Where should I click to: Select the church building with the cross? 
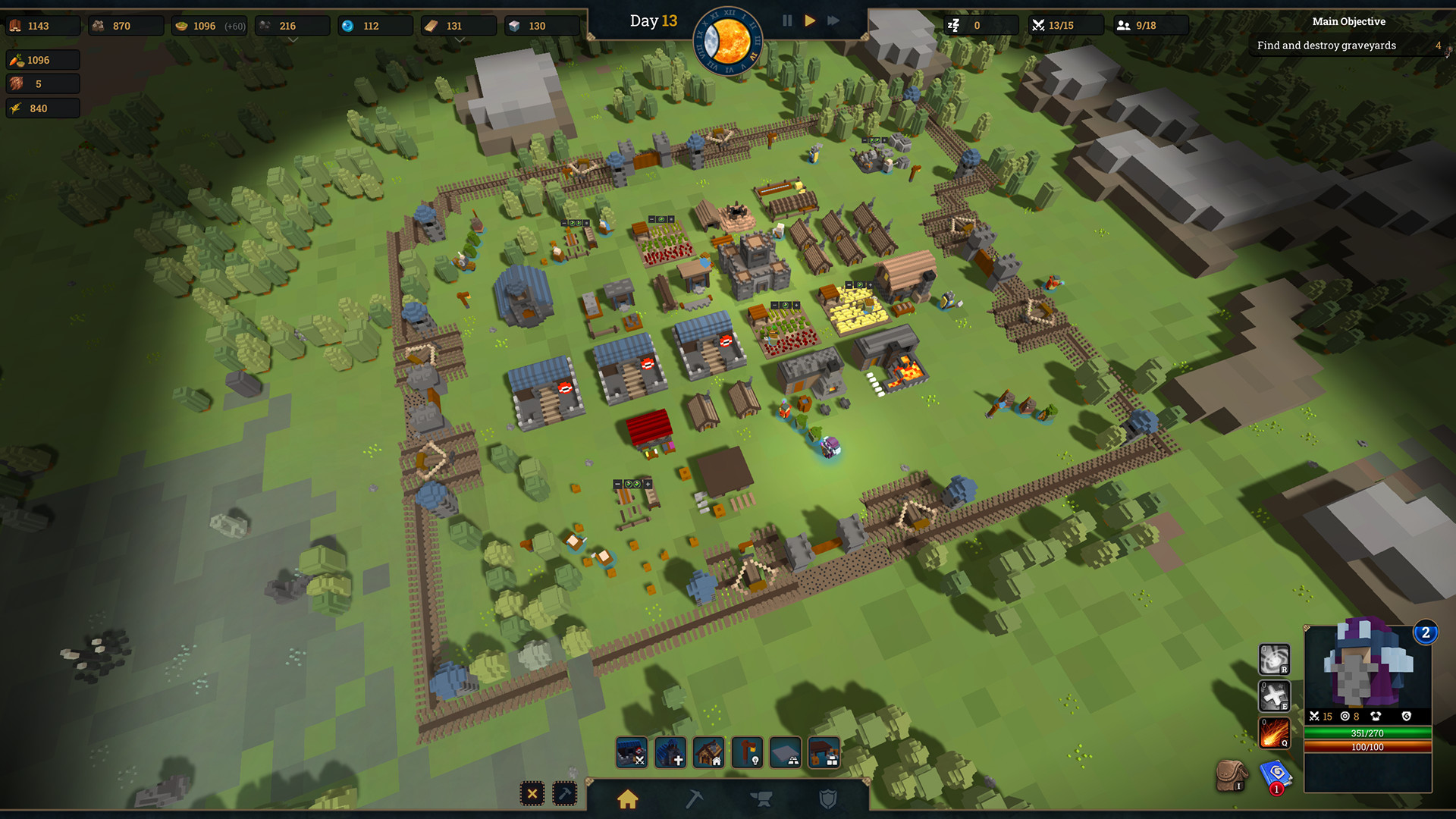(670, 752)
